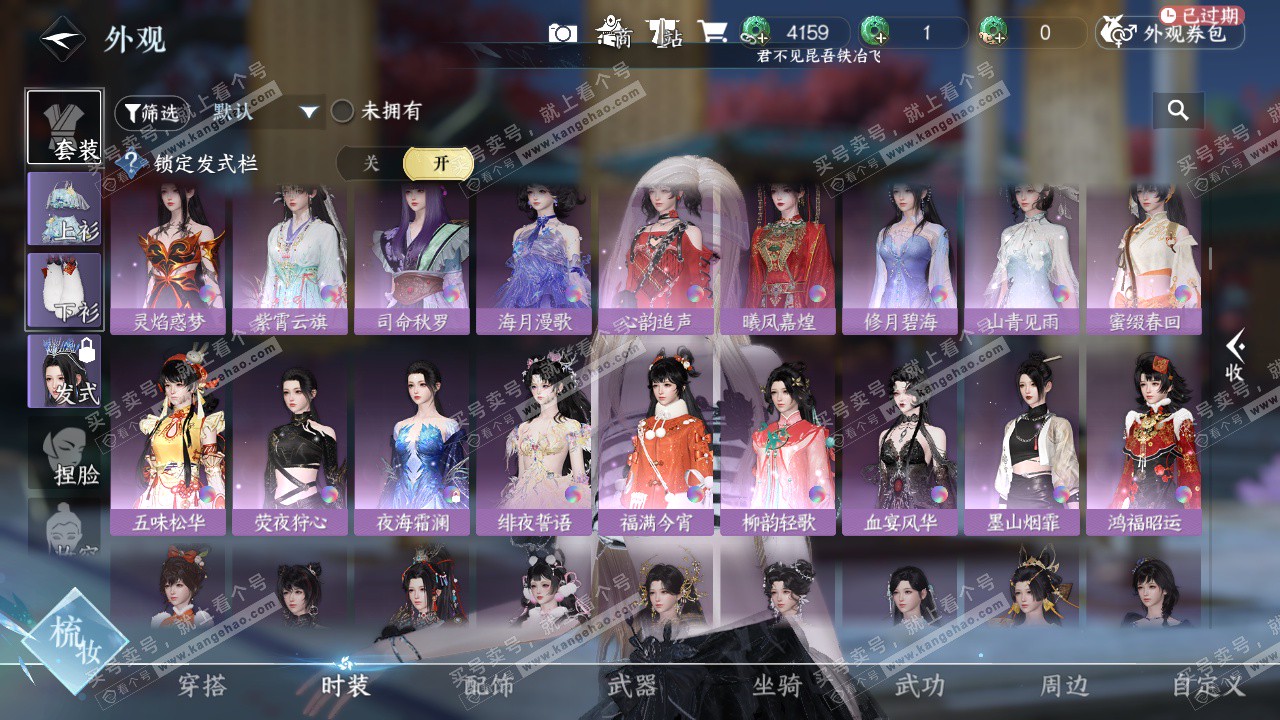Go back using the top-left arrow

click(63, 39)
